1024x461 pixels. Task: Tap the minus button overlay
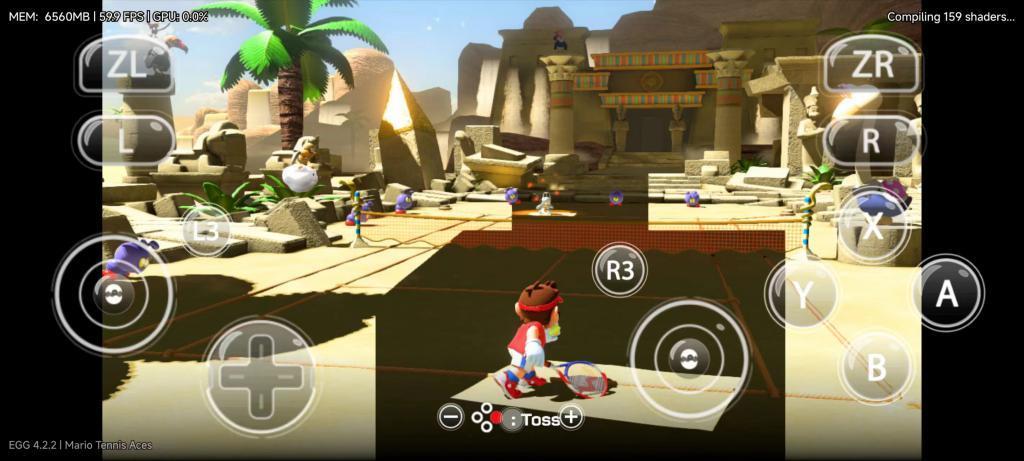pyautogui.click(x=451, y=418)
